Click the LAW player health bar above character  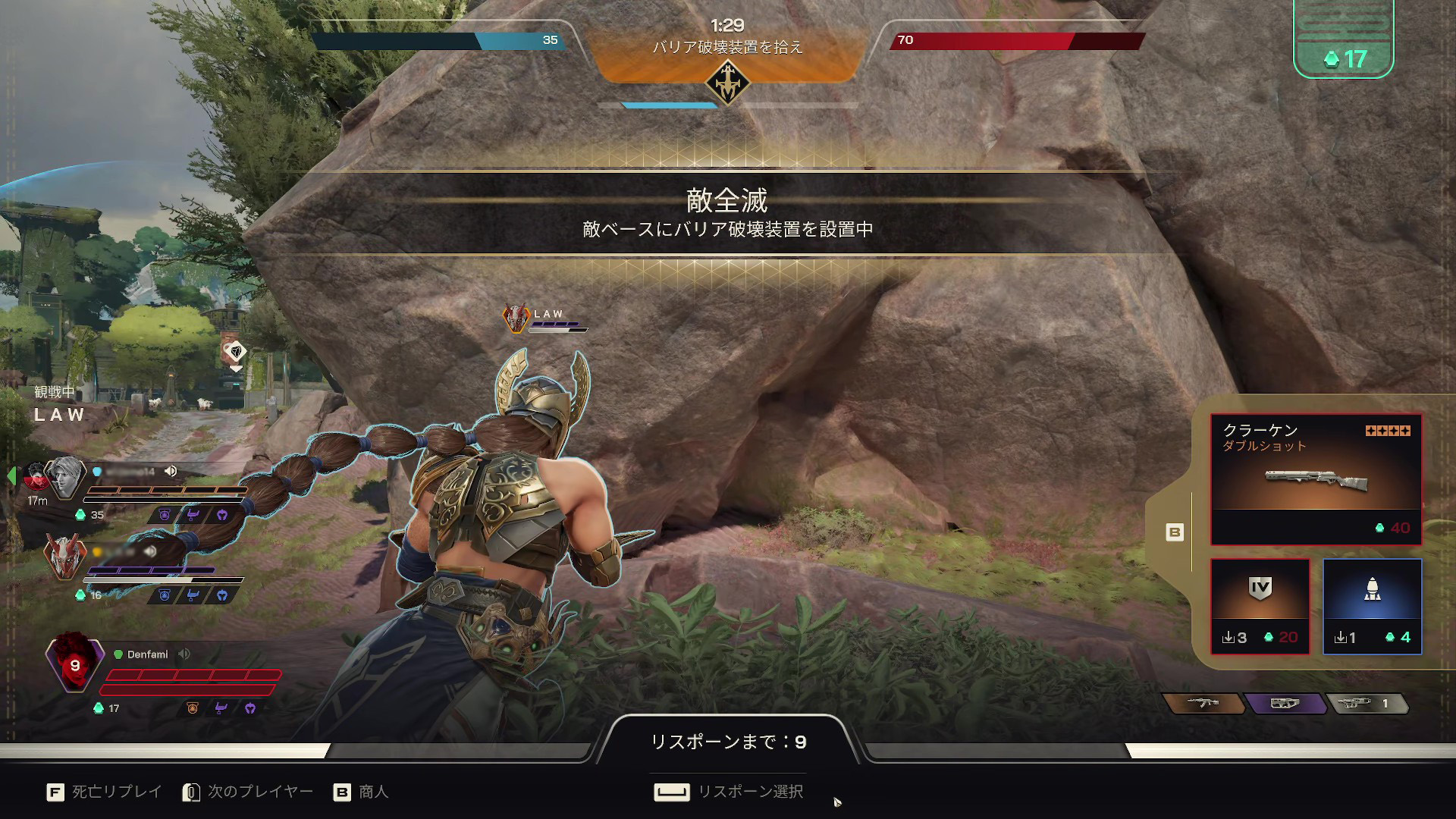[559, 328]
